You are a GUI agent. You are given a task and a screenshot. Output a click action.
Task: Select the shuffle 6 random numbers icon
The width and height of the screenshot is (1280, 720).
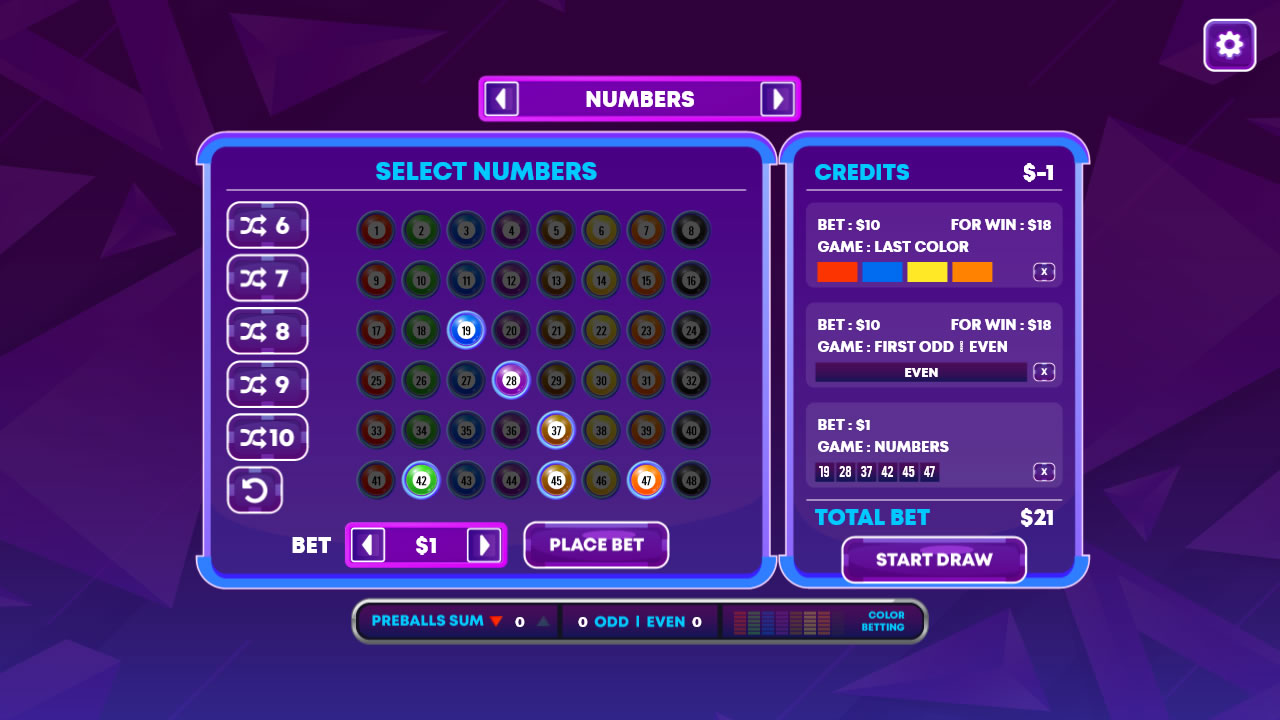(x=267, y=225)
